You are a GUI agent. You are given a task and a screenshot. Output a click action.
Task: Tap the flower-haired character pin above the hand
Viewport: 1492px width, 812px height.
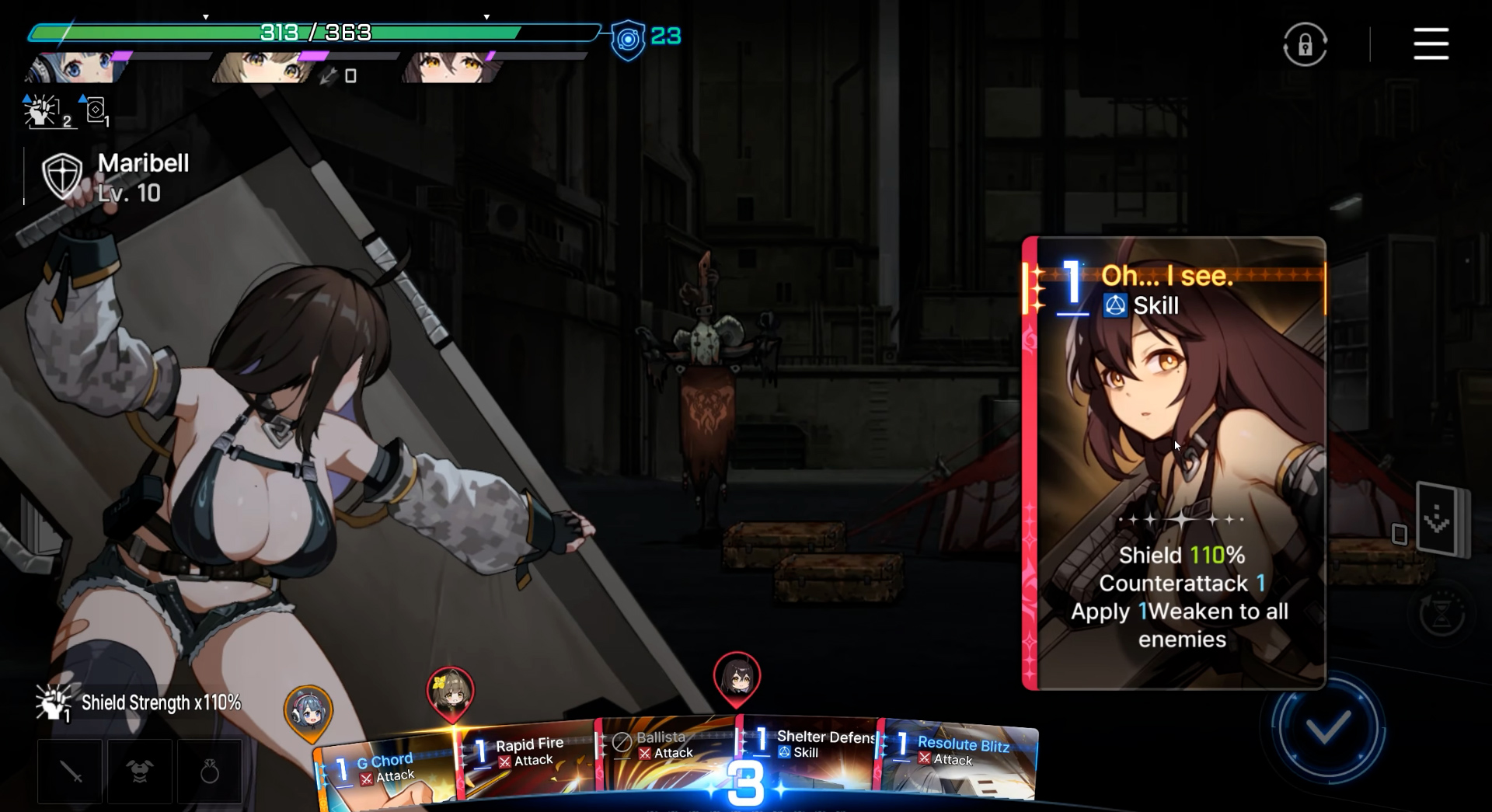point(451,692)
